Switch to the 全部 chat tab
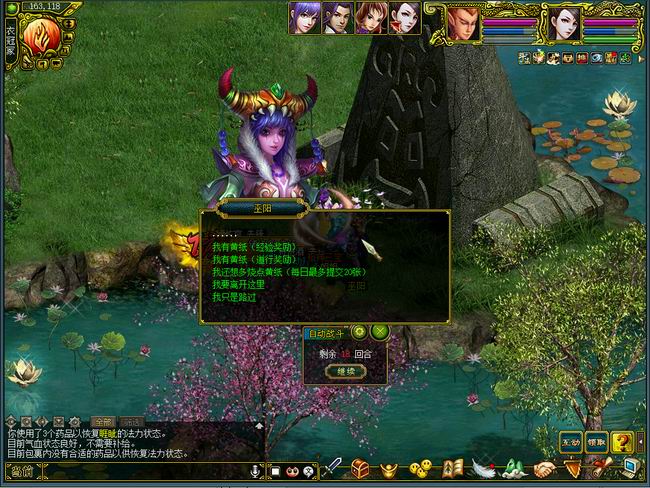Viewport: 650px width, 488px height. click(102, 422)
